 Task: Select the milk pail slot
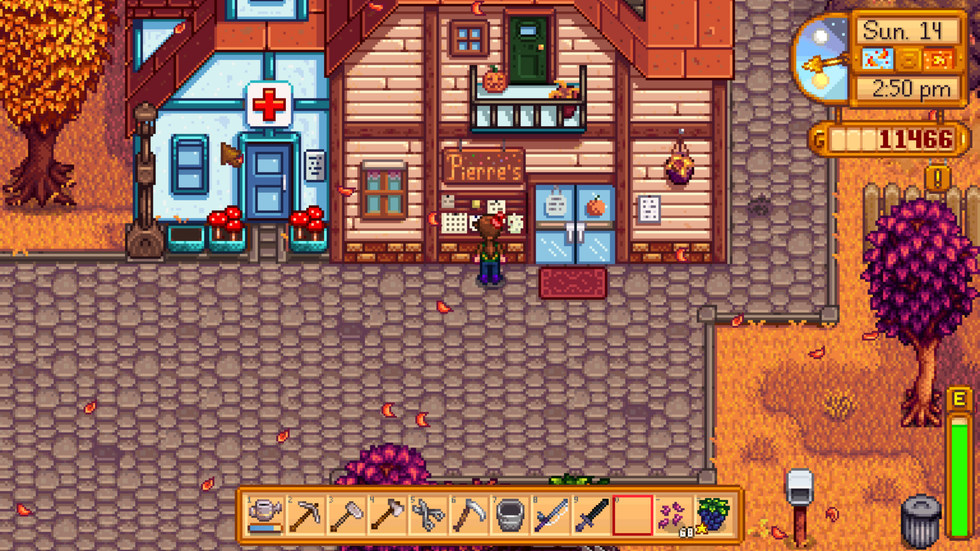coord(510,515)
